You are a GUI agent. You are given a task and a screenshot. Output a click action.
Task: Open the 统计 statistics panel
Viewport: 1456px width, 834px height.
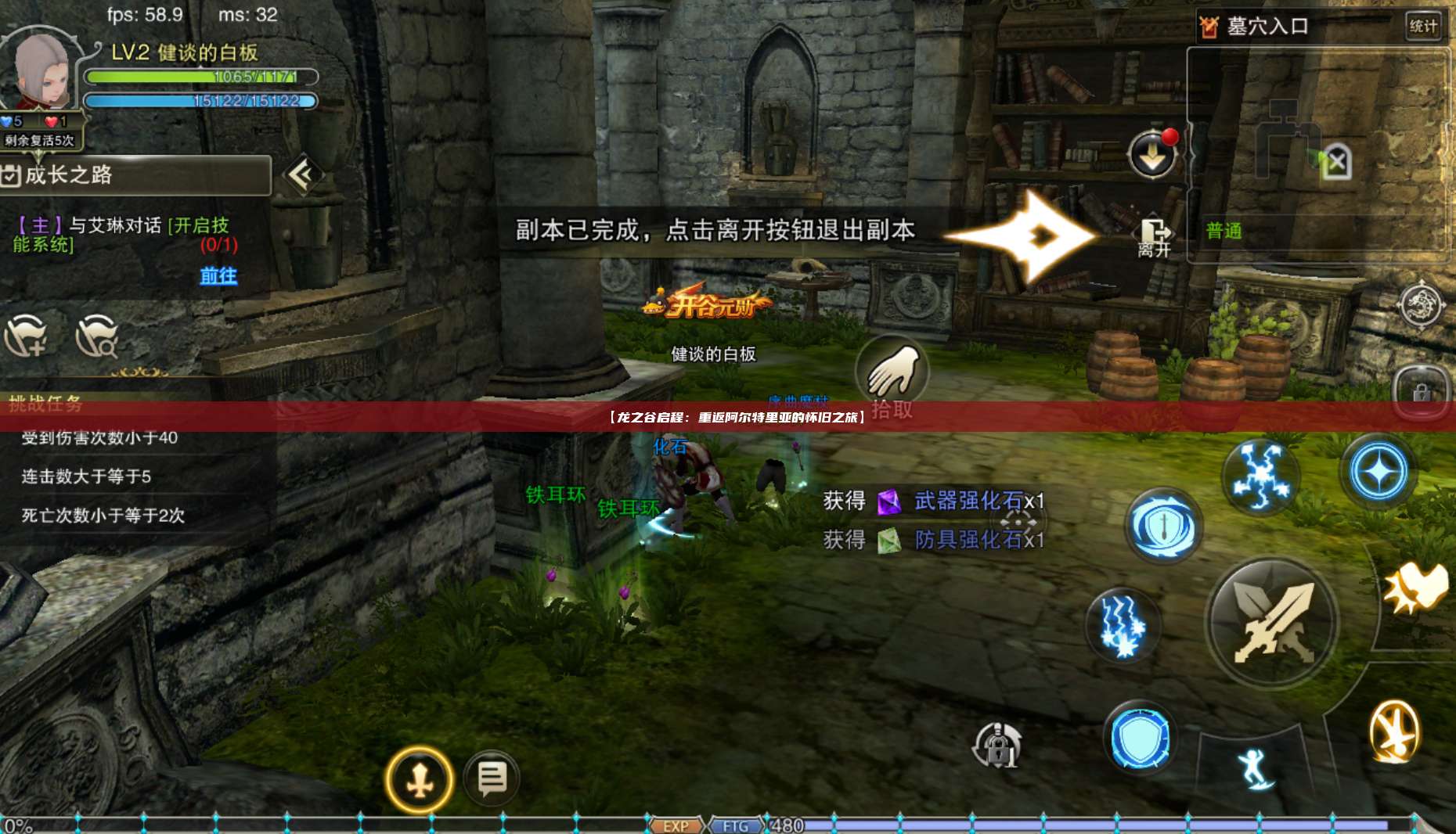click(1422, 26)
